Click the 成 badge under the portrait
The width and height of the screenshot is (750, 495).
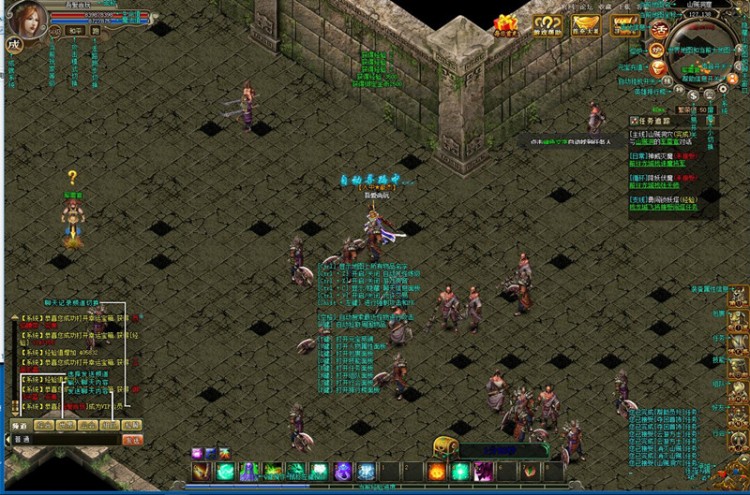[13, 44]
